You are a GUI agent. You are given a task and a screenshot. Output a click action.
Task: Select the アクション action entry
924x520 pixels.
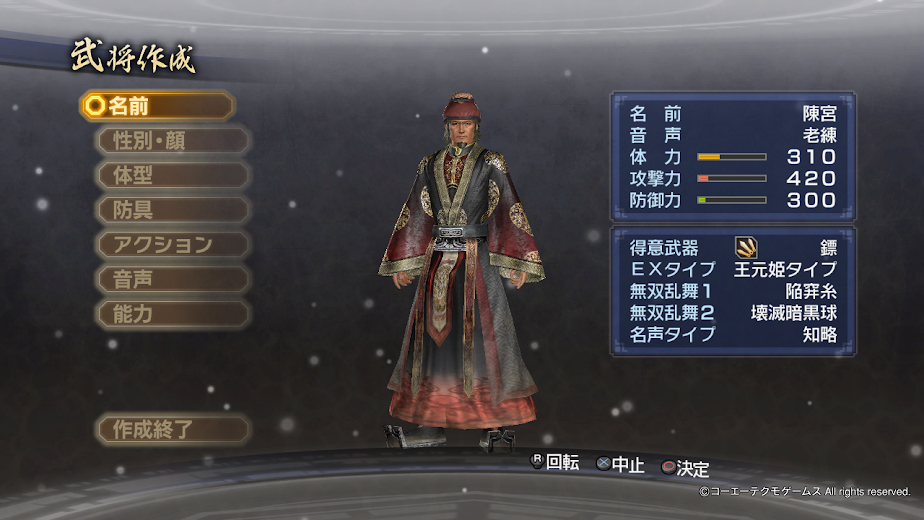tap(172, 244)
